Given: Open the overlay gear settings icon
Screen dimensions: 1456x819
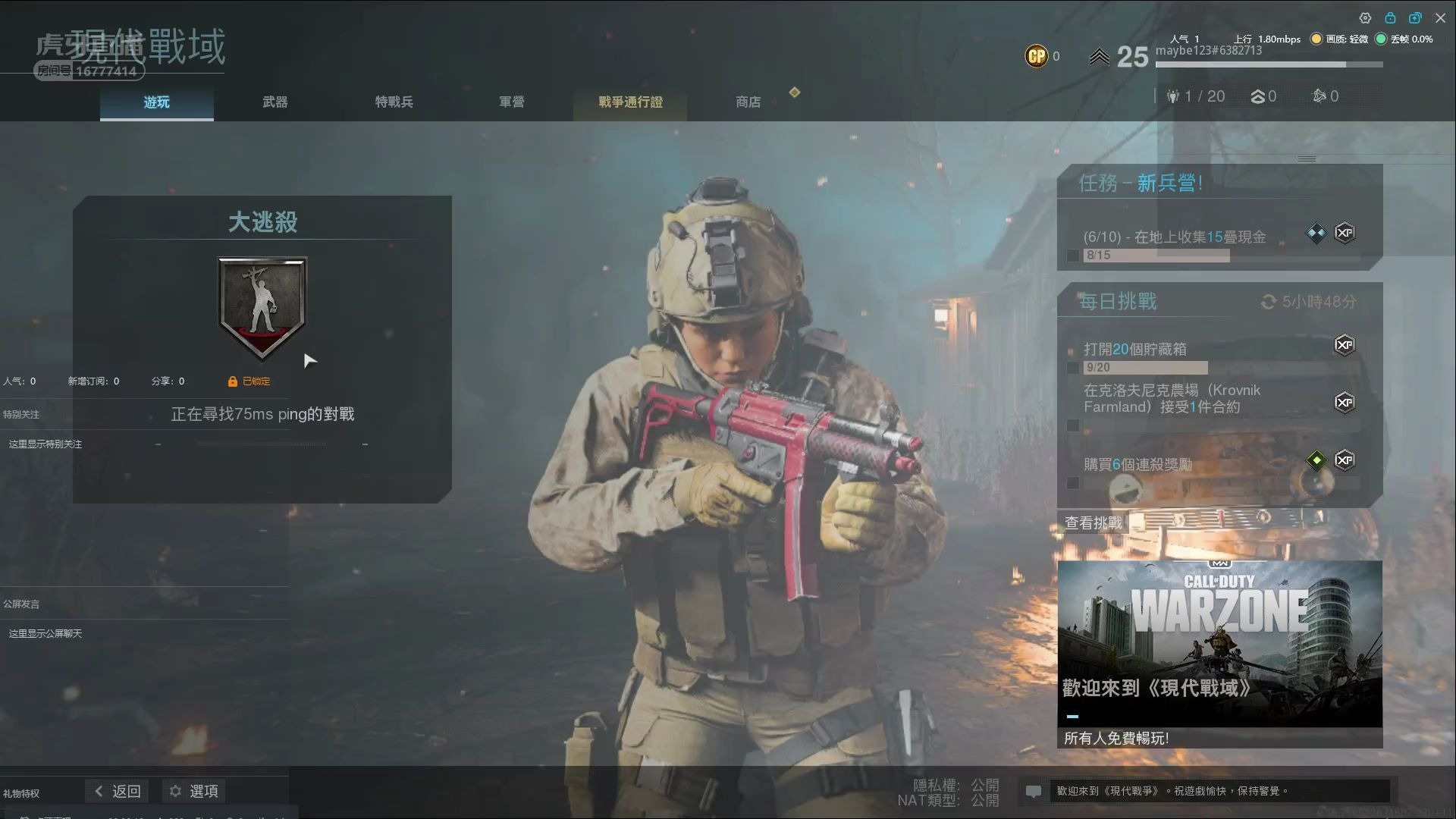Looking at the screenshot, I should (1365, 17).
